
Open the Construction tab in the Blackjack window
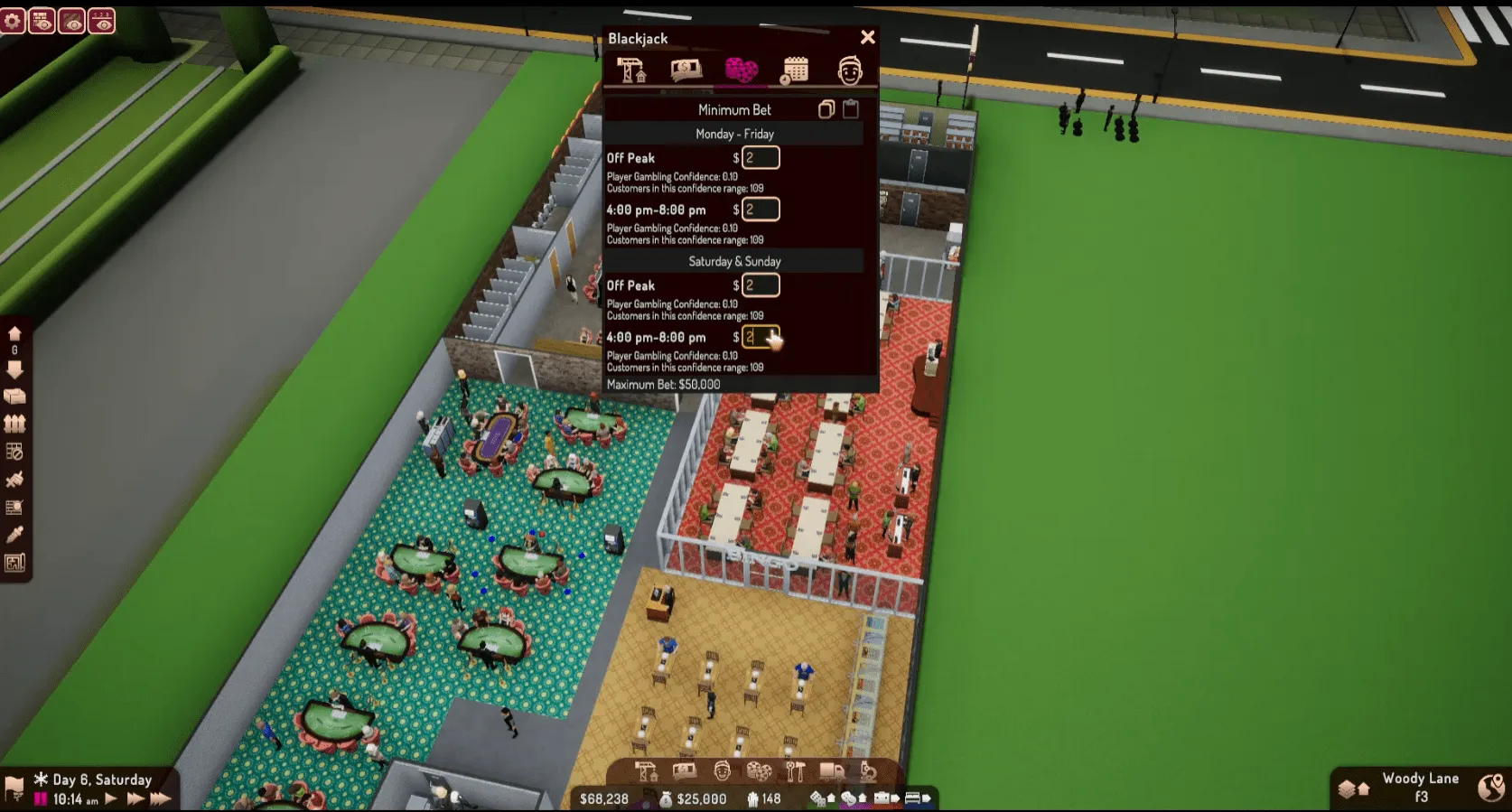(x=633, y=70)
